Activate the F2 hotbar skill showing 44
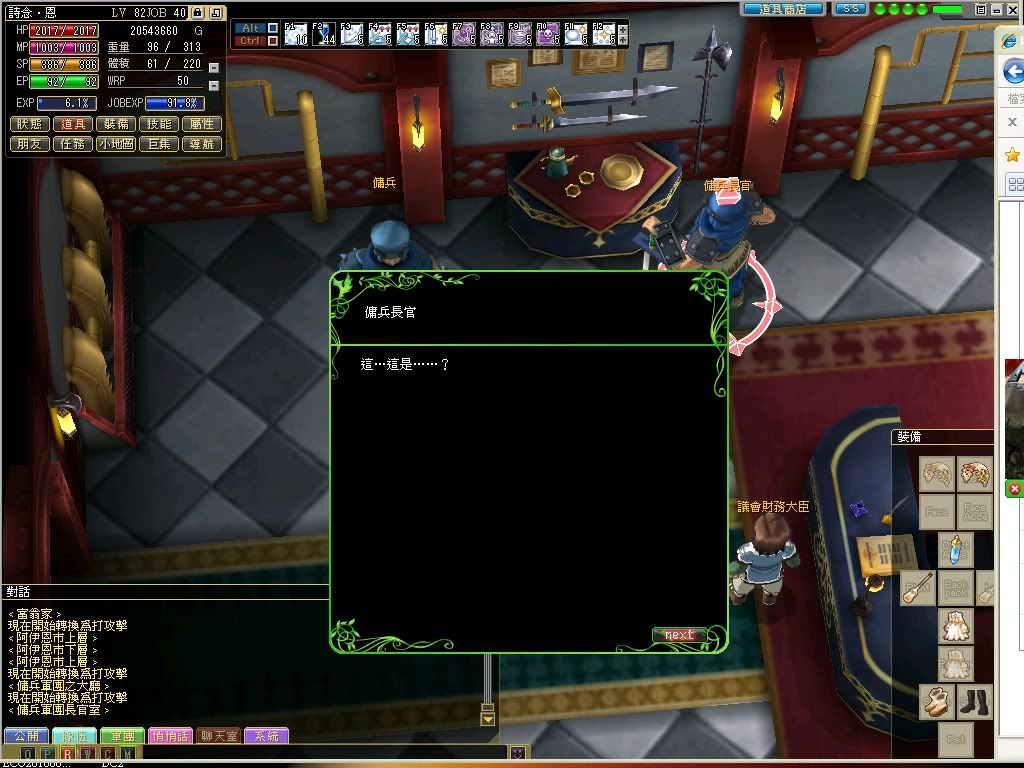Viewport: 1024px width, 768px height. (x=324, y=35)
